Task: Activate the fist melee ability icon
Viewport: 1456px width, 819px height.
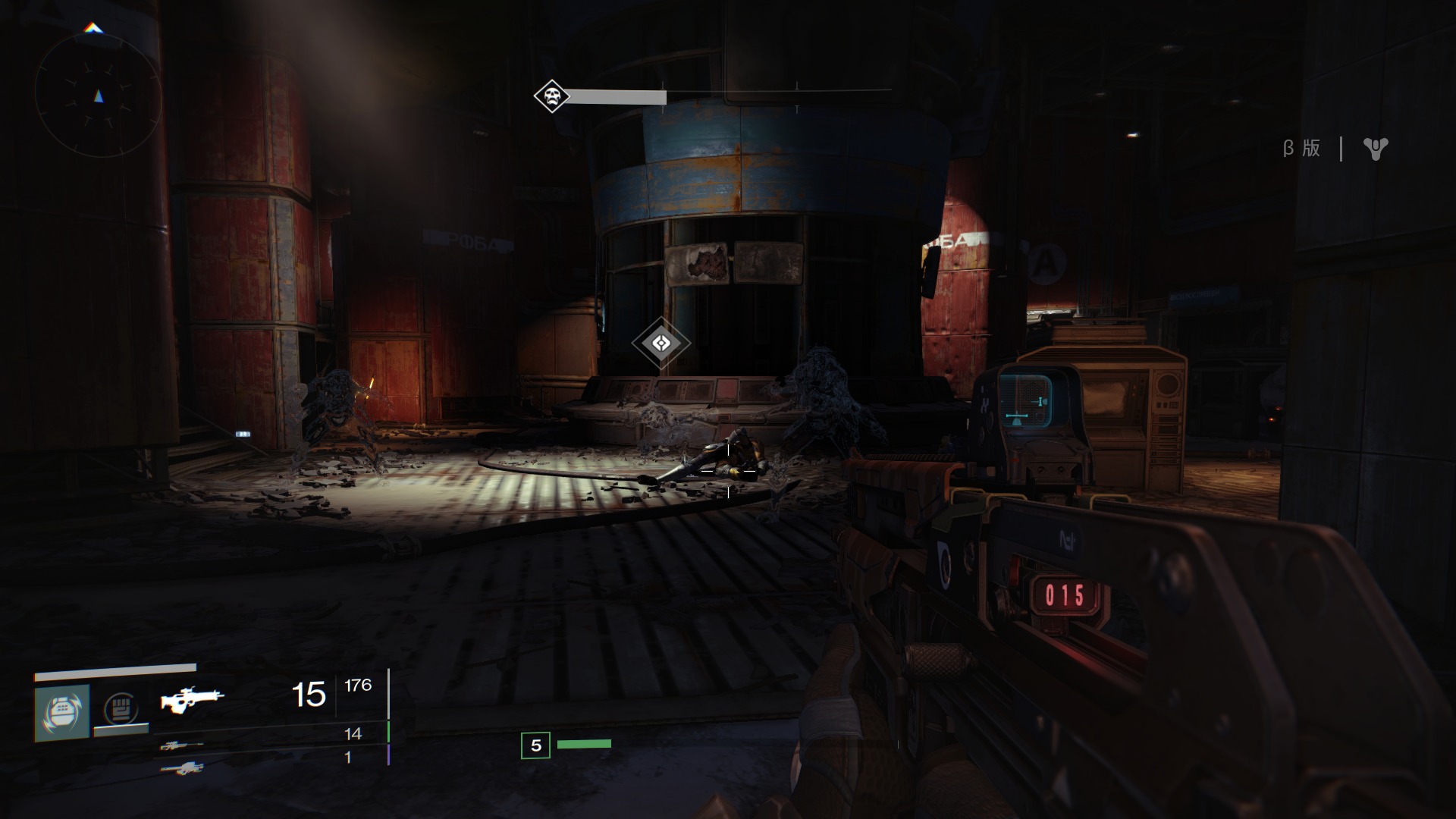Action: (121, 711)
